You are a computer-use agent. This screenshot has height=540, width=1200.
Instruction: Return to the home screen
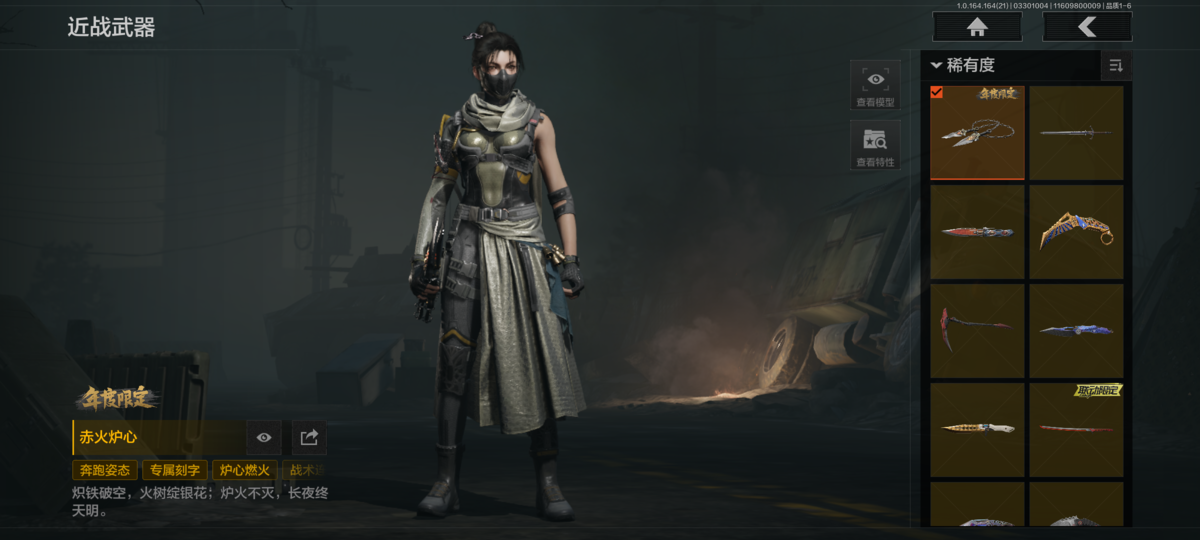point(977,27)
